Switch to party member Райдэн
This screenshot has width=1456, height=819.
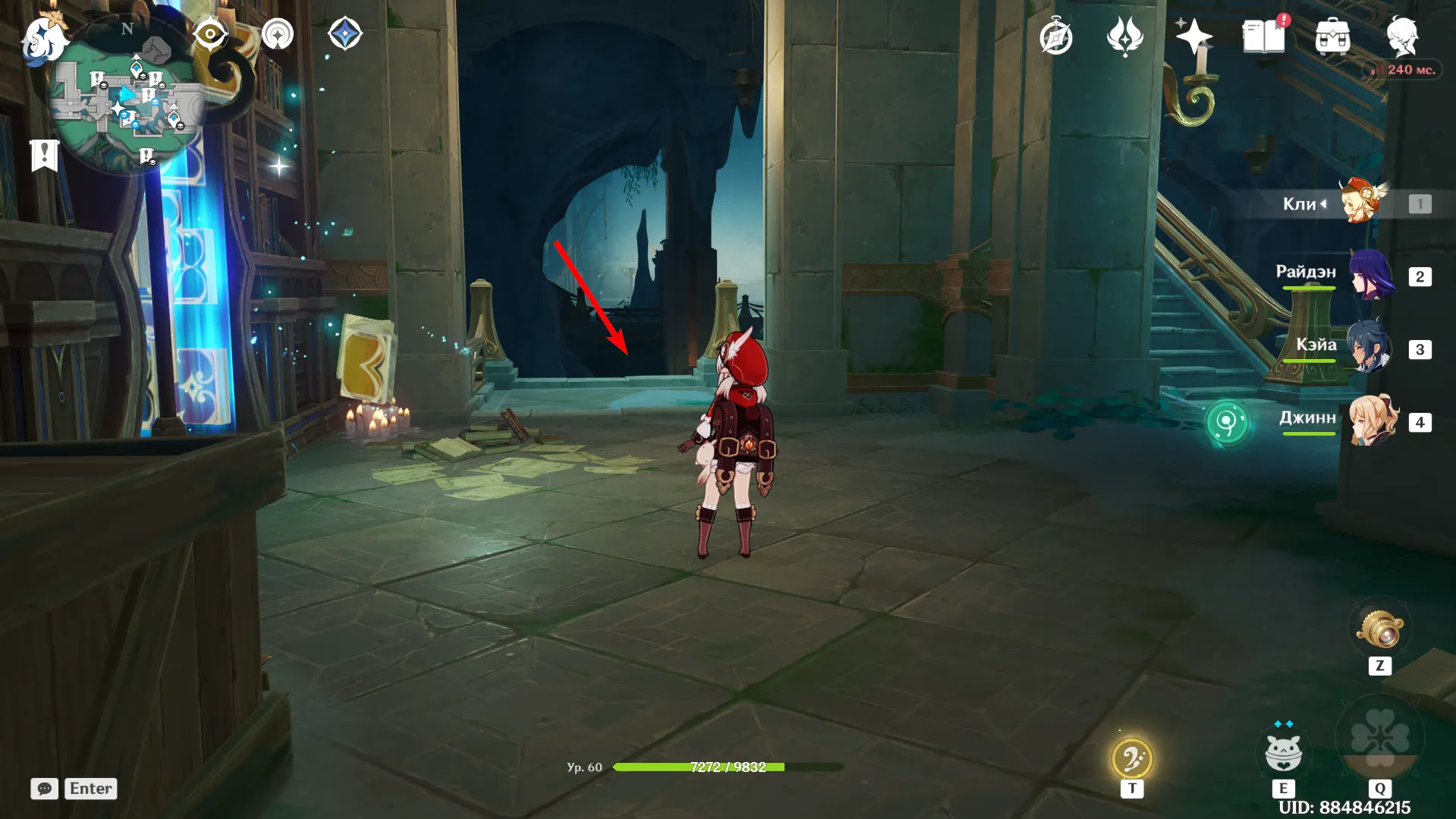click(x=1372, y=275)
